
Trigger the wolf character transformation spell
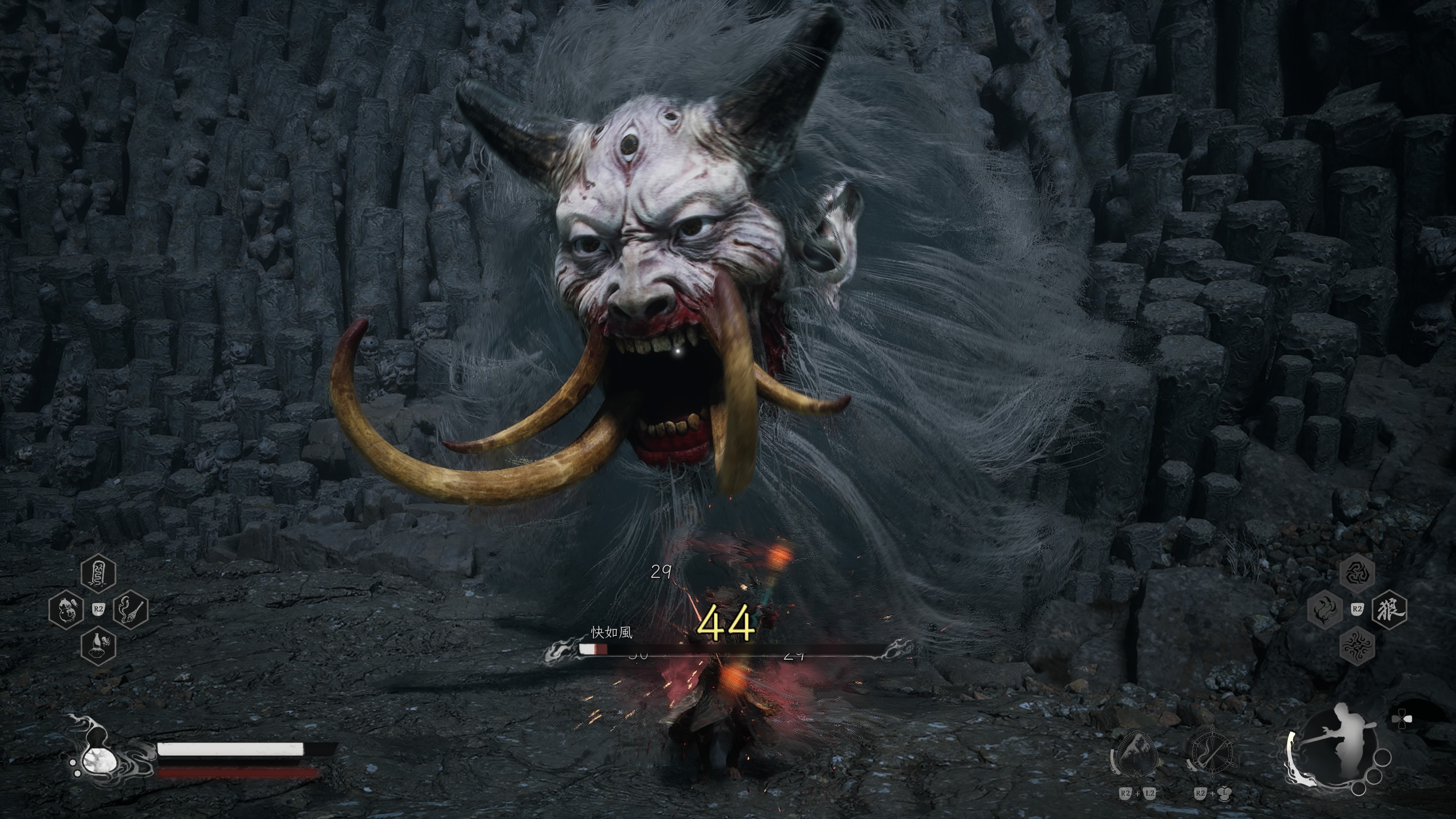(x=1390, y=610)
